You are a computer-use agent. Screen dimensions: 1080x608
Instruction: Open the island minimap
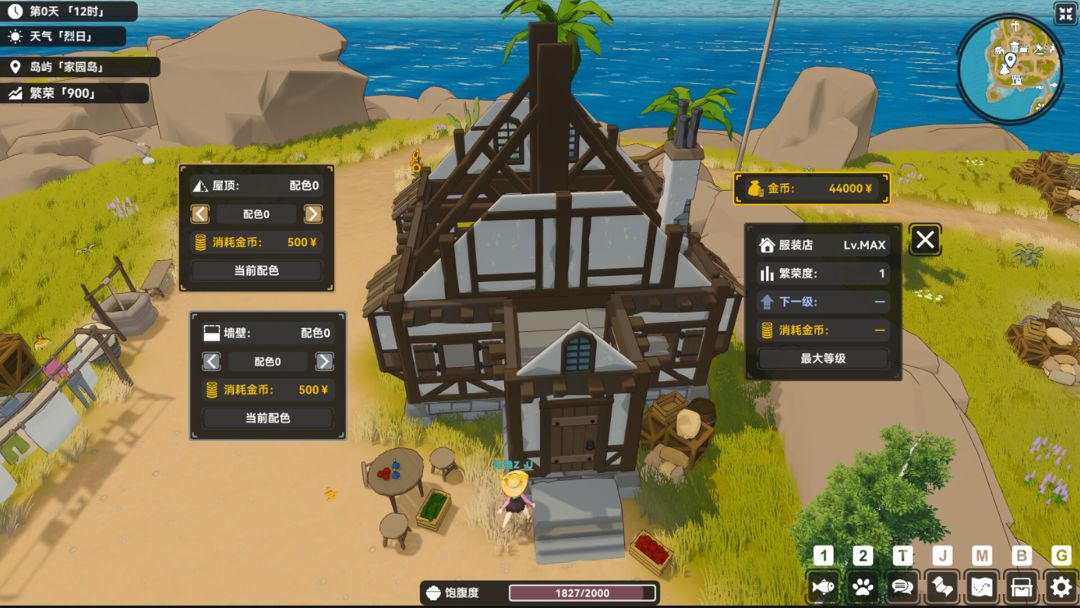pos(1010,66)
